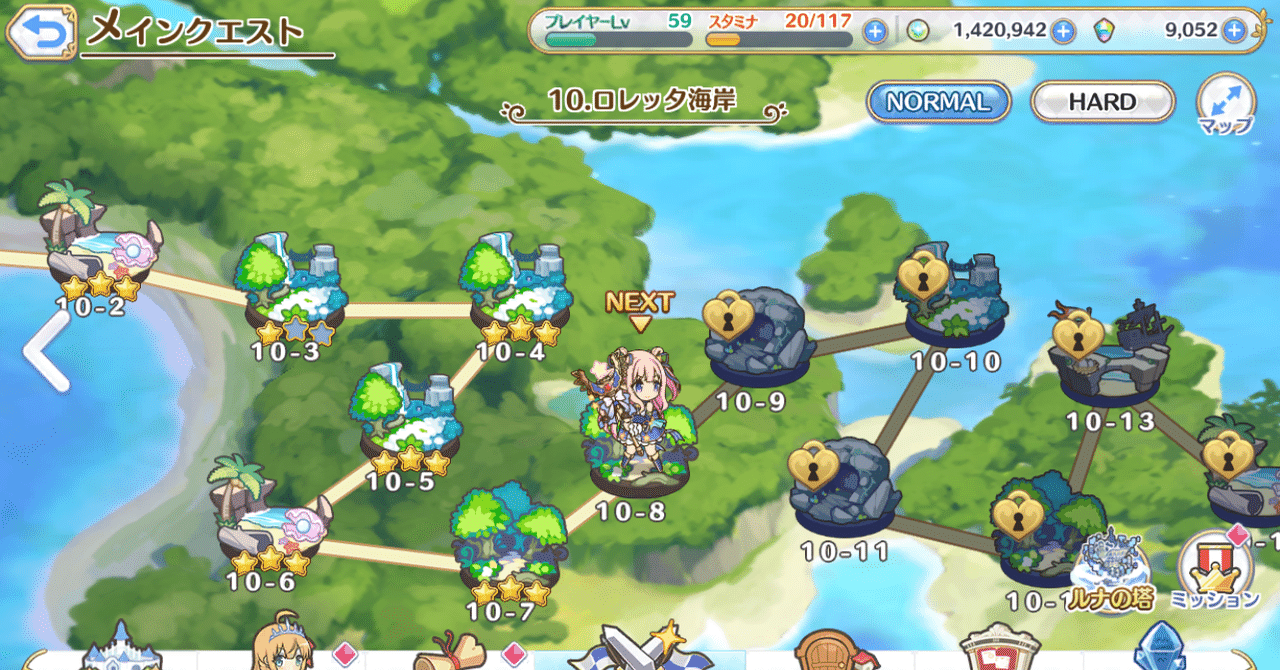Open the ミッション missions button
The image size is (1280, 670).
1215,572
